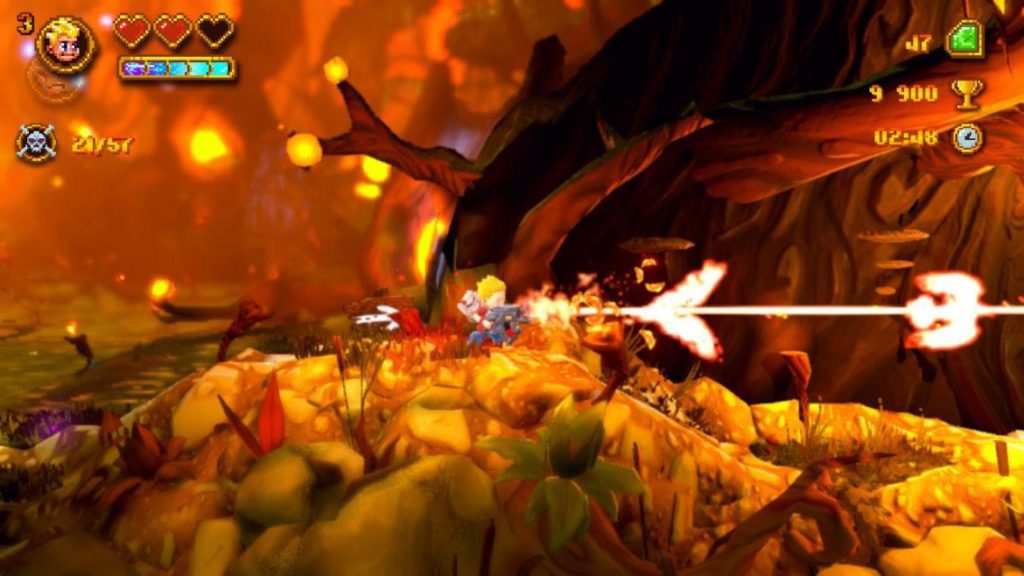
Task: Select the clock timer icon
Action: [x=967, y=137]
